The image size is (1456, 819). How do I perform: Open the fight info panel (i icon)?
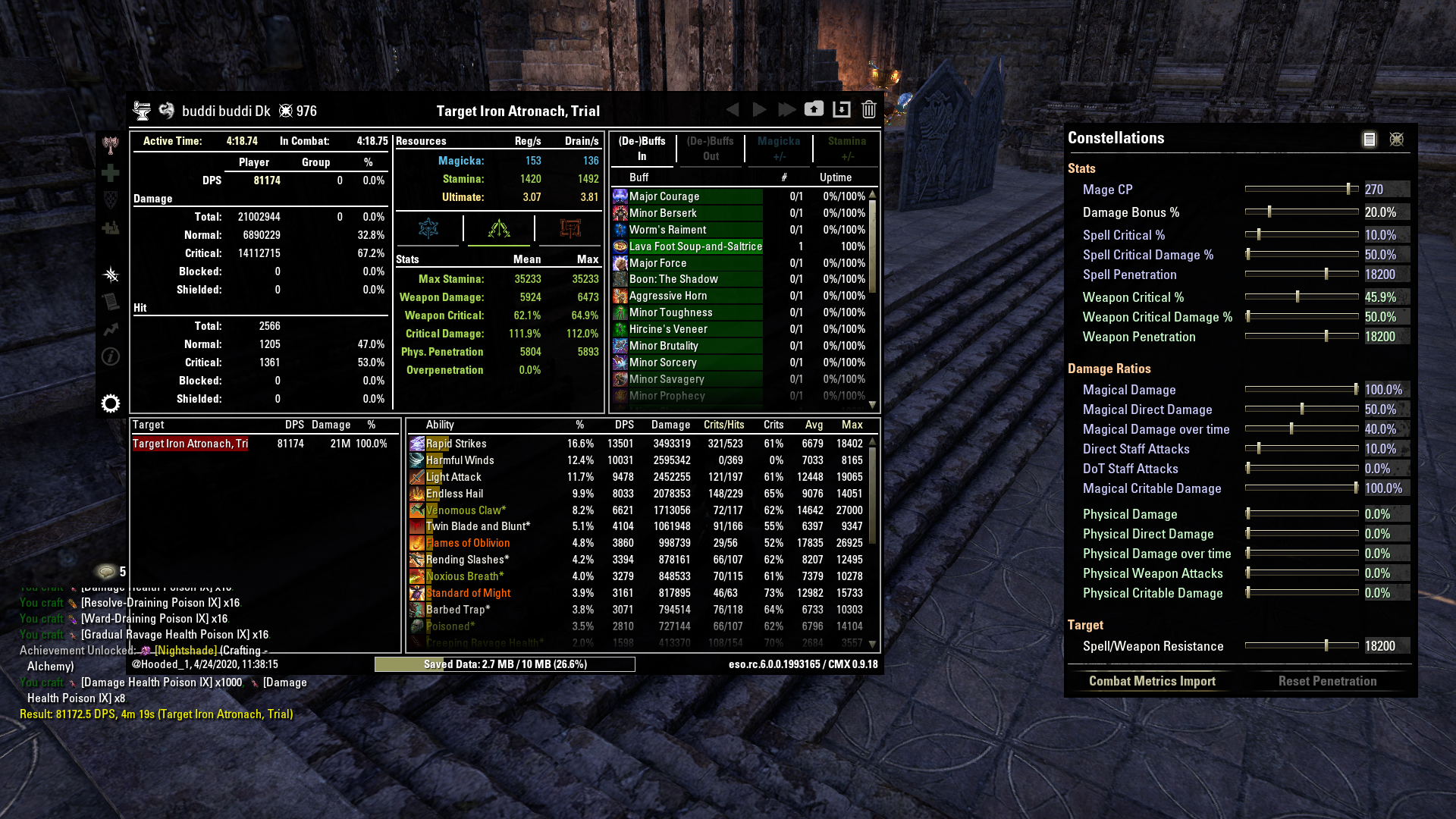111,356
